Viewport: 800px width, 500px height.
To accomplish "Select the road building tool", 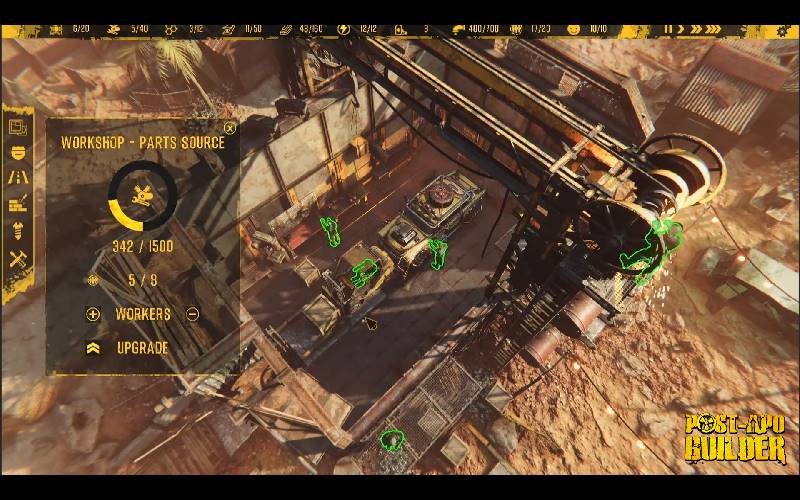I will [17, 178].
